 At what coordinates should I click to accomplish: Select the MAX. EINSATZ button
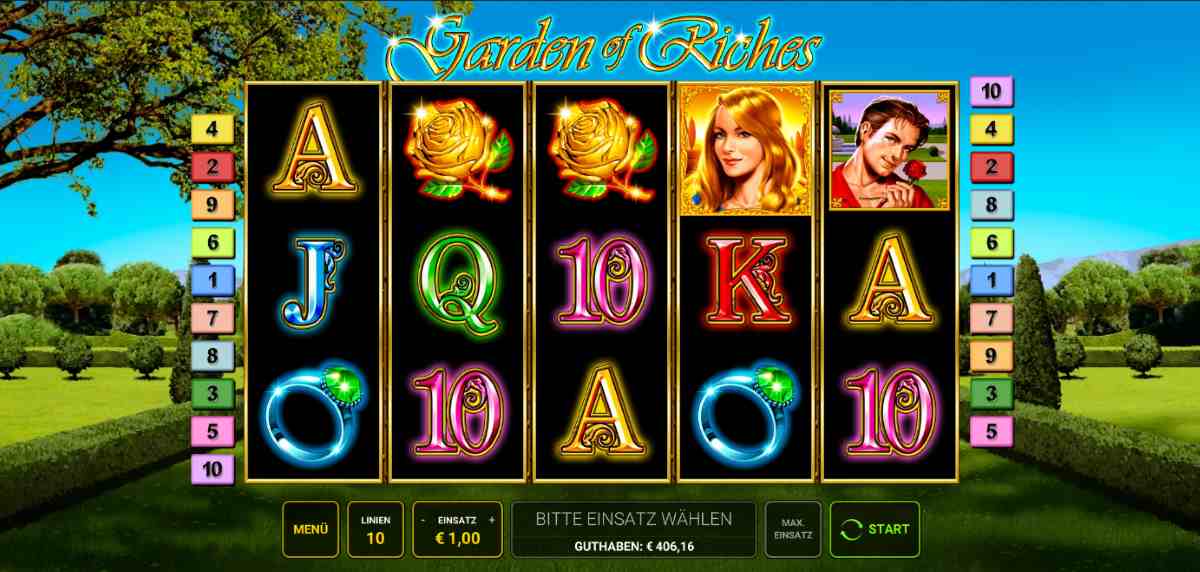coord(793,529)
